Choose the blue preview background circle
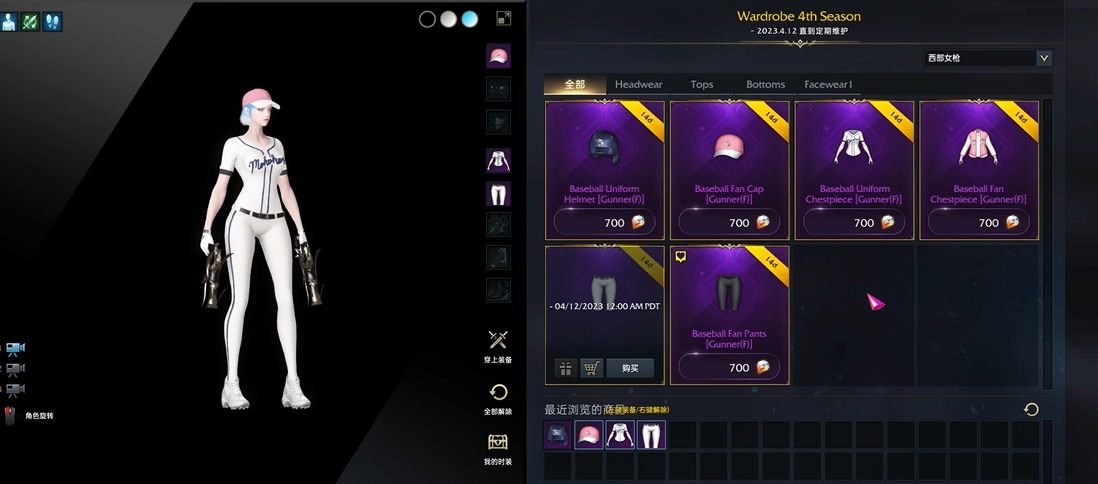Image resolution: width=1098 pixels, height=484 pixels. [469, 19]
